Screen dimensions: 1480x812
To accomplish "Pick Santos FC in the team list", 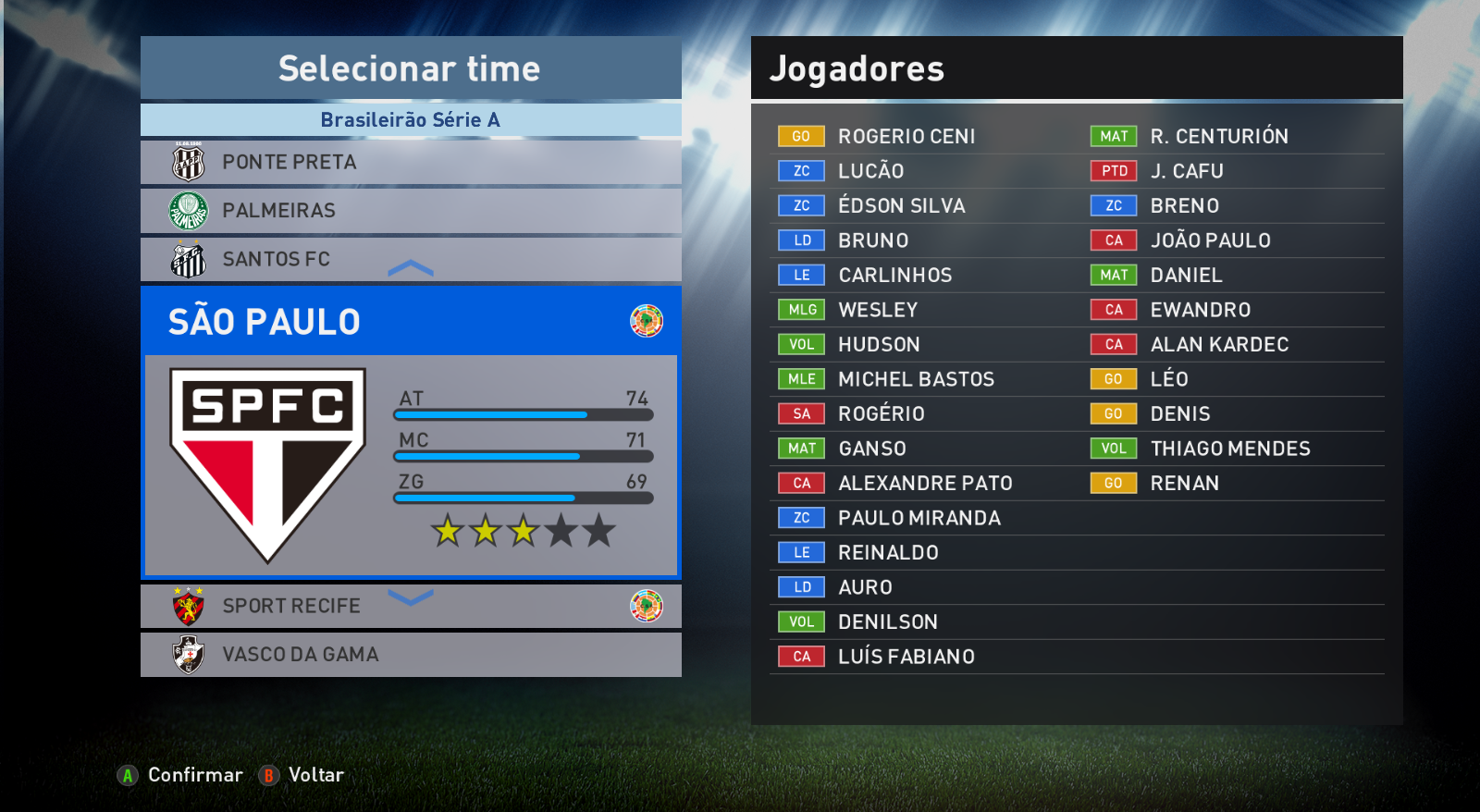I will click(410, 259).
